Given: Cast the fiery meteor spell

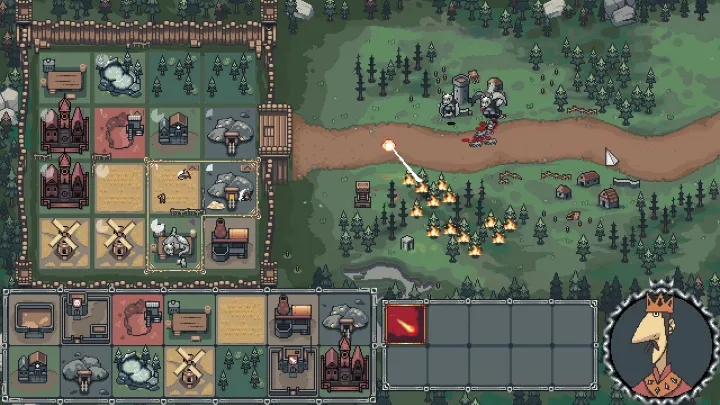Looking at the screenshot, I should tap(405, 324).
